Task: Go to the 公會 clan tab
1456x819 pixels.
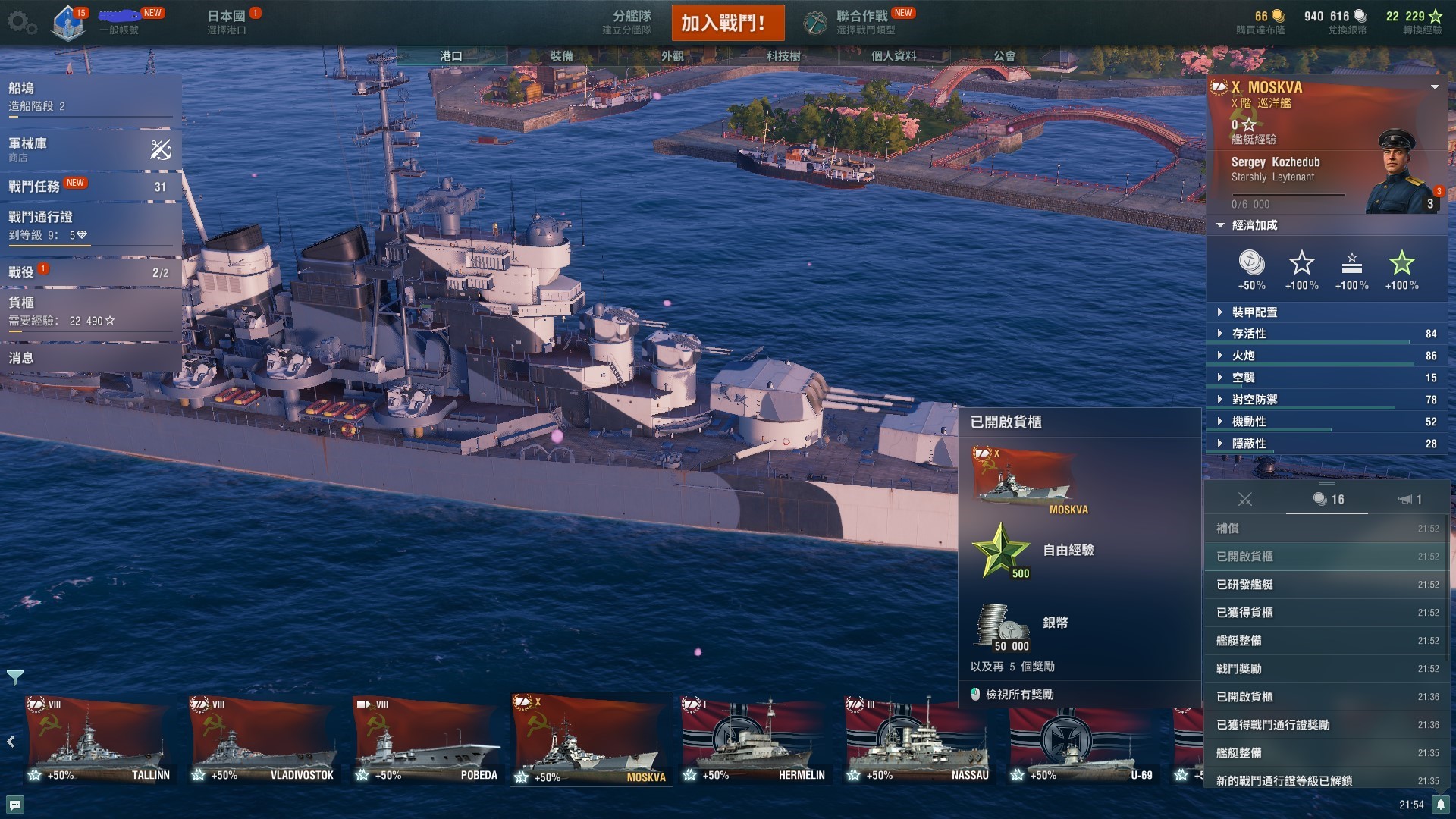Action: (x=1004, y=56)
